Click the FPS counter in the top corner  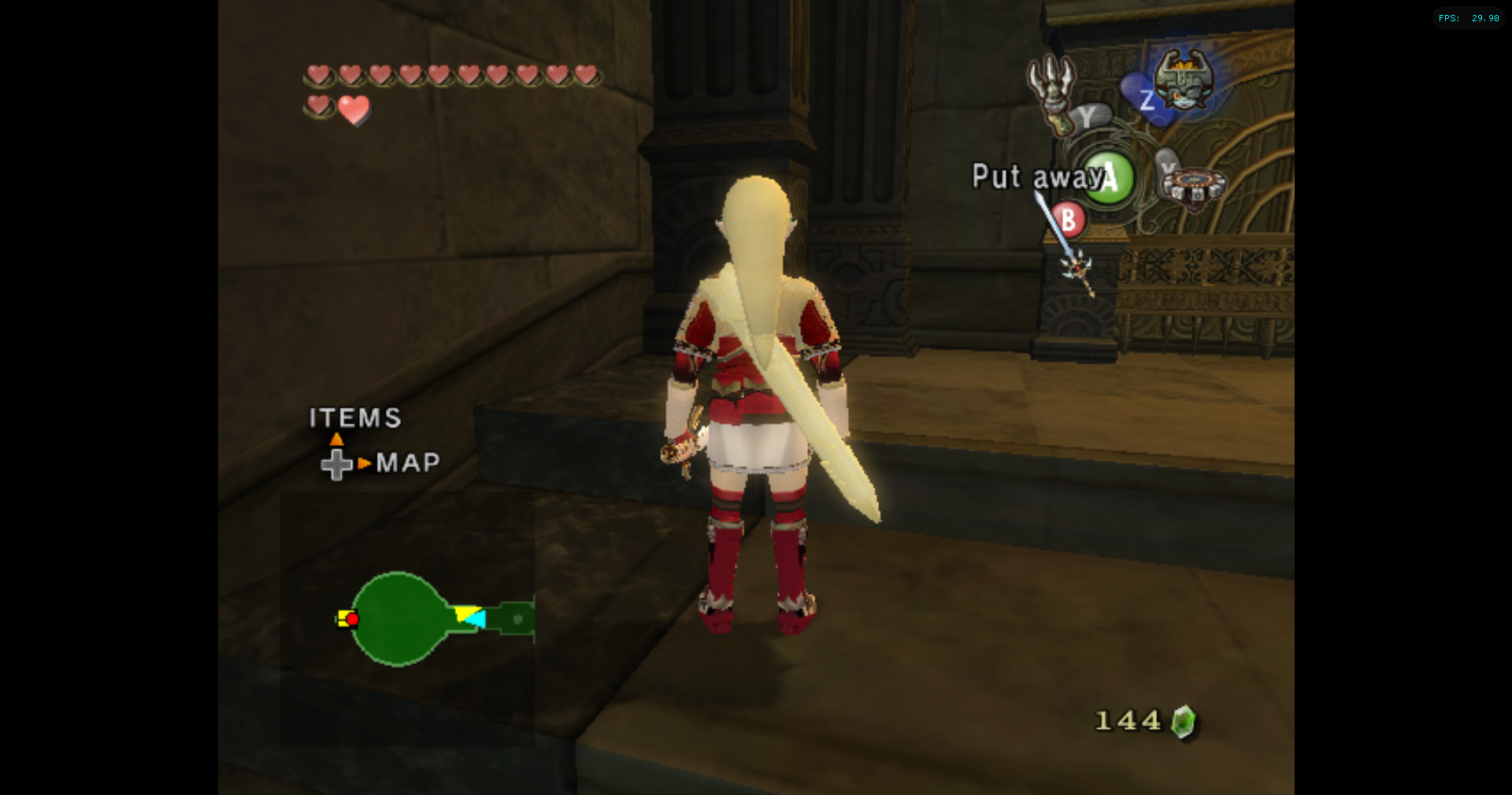tap(1469, 17)
